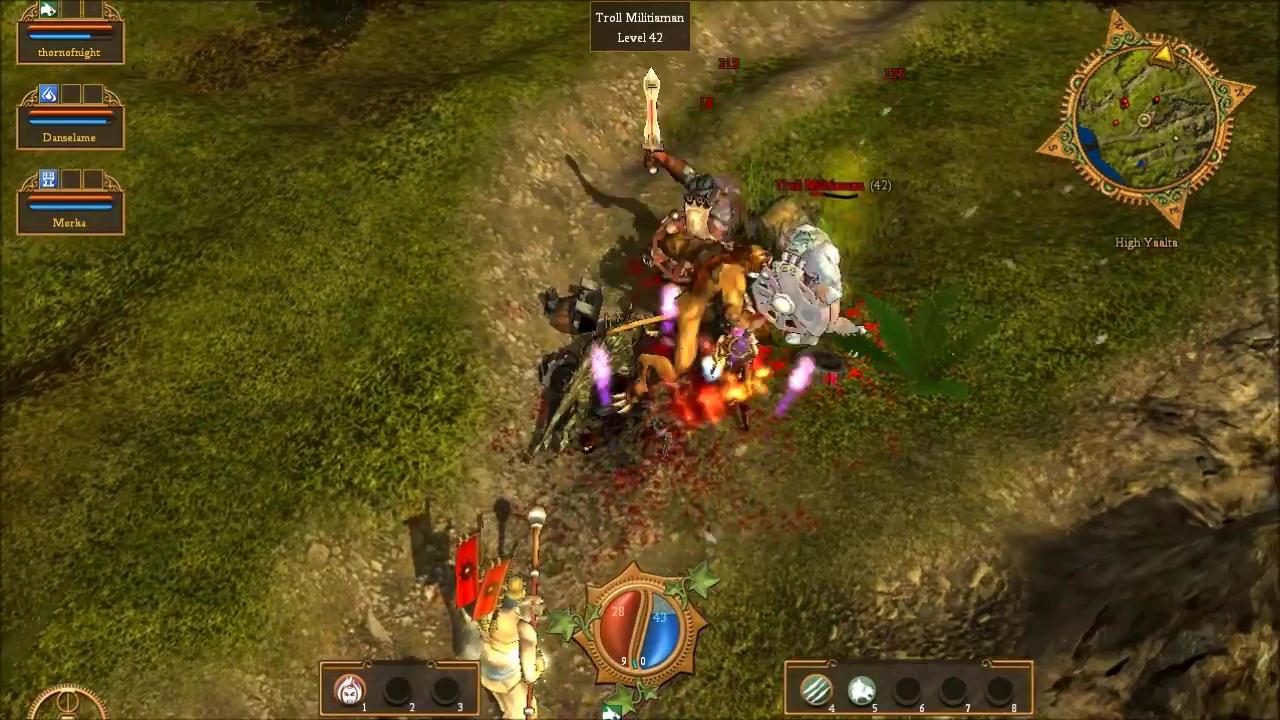The height and width of the screenshot is (720, 1280).
Task: Use the claw slash ability in slot 4
Action: [x=816, y=689]
